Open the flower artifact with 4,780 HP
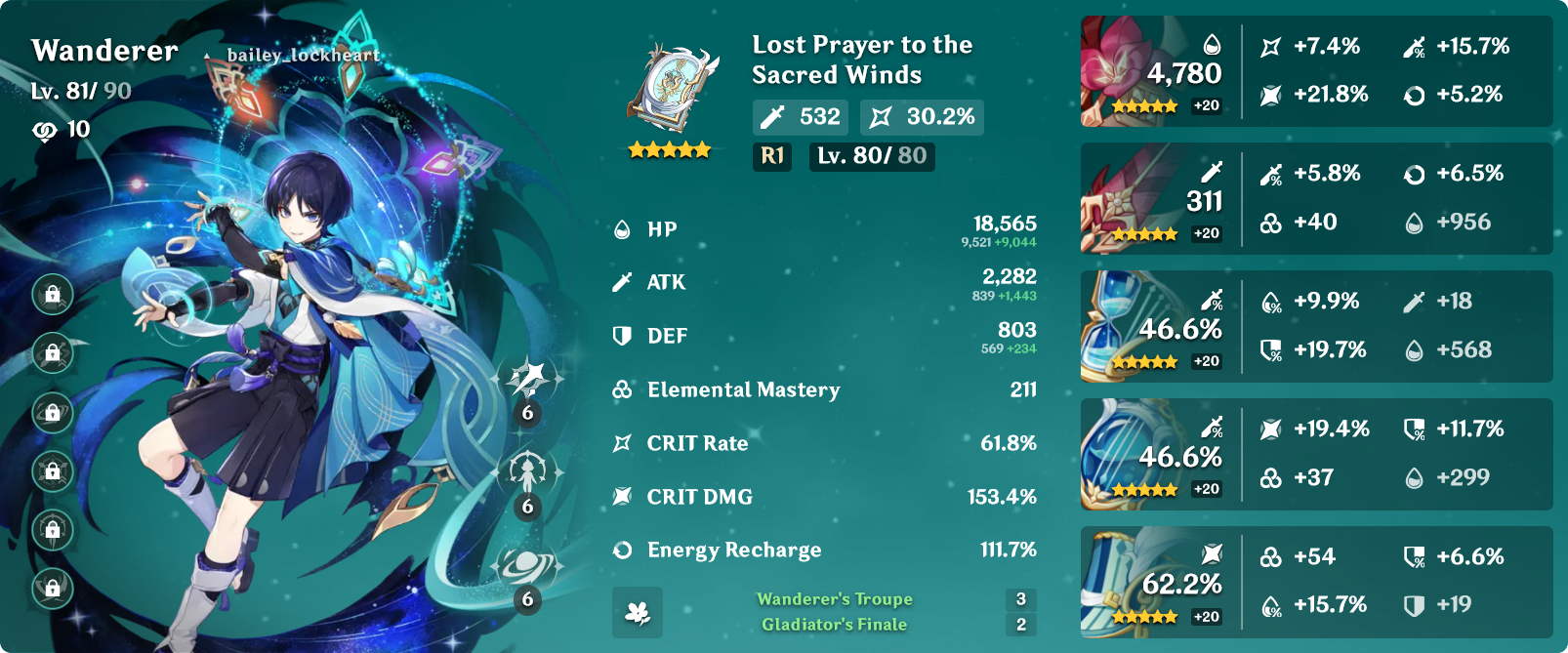 click(1153, 71)
